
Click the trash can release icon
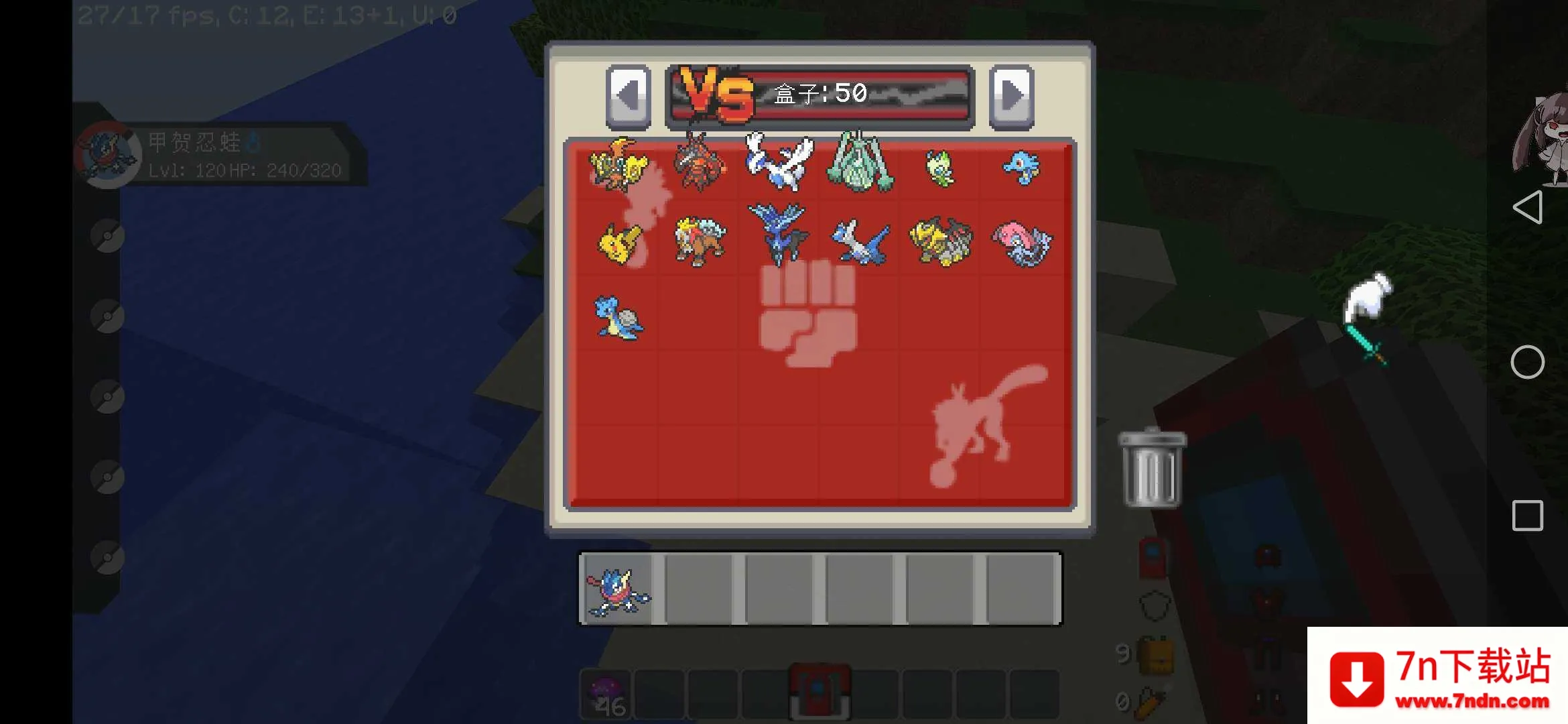[1152, 469]
